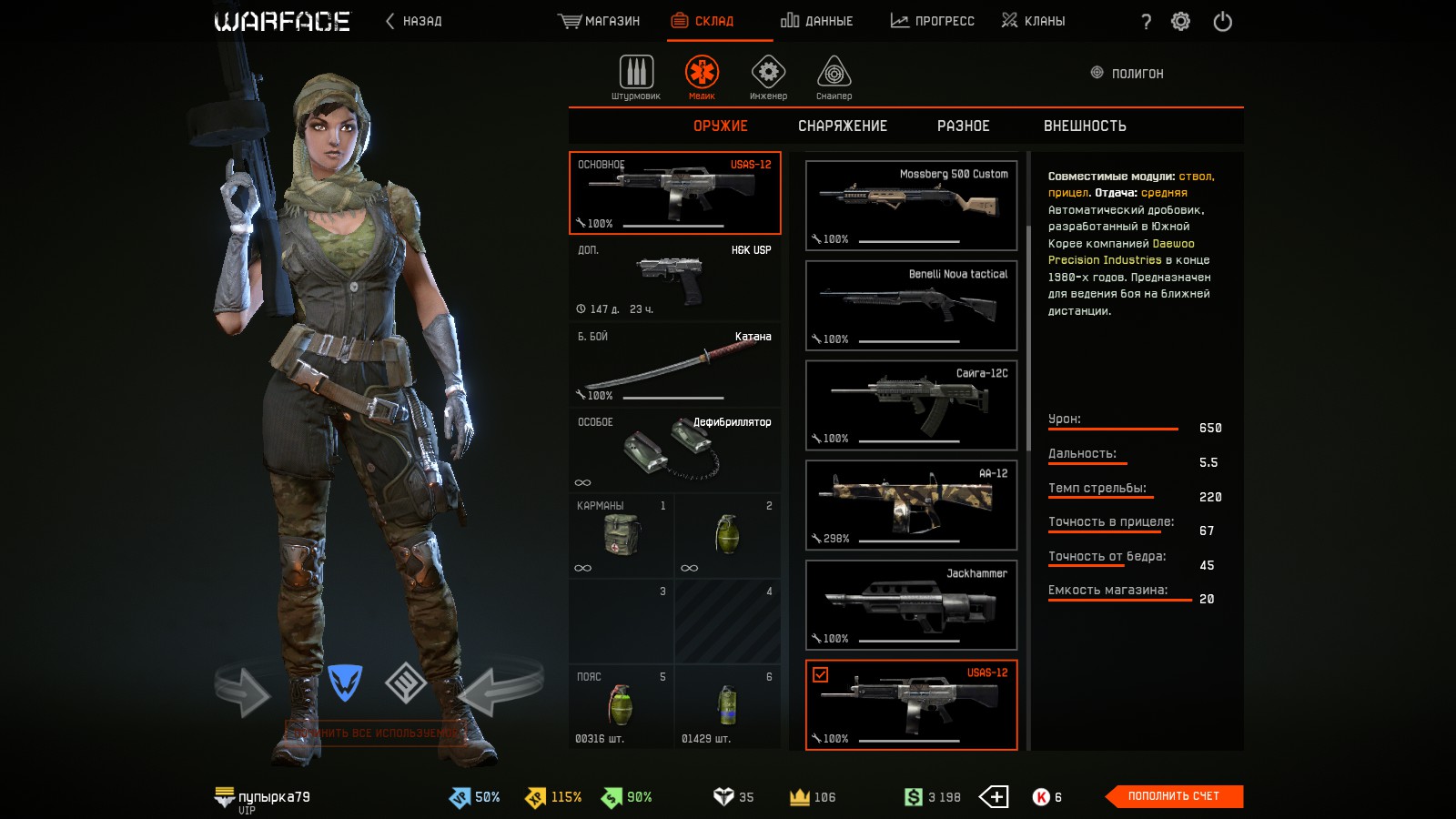Choose the Mossberg 500 Custom shotgun
Screen dimensions: 1456x819
point(911,206)
